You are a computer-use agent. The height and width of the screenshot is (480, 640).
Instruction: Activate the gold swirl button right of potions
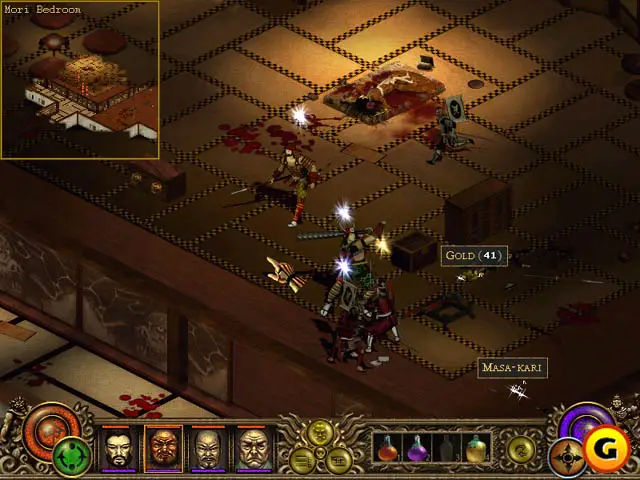(x=520, y=448)
